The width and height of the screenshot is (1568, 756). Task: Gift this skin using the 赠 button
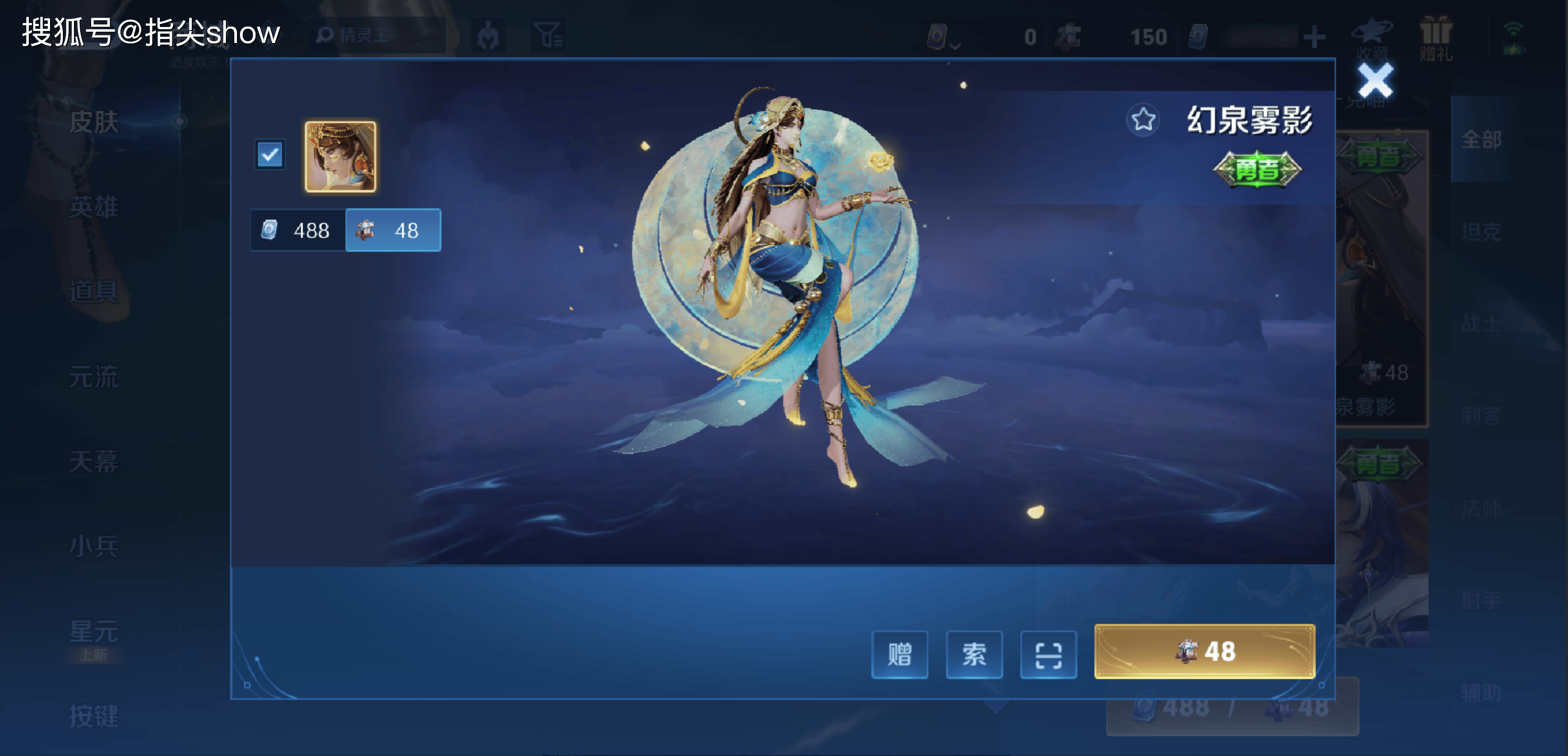coord(899,654)
